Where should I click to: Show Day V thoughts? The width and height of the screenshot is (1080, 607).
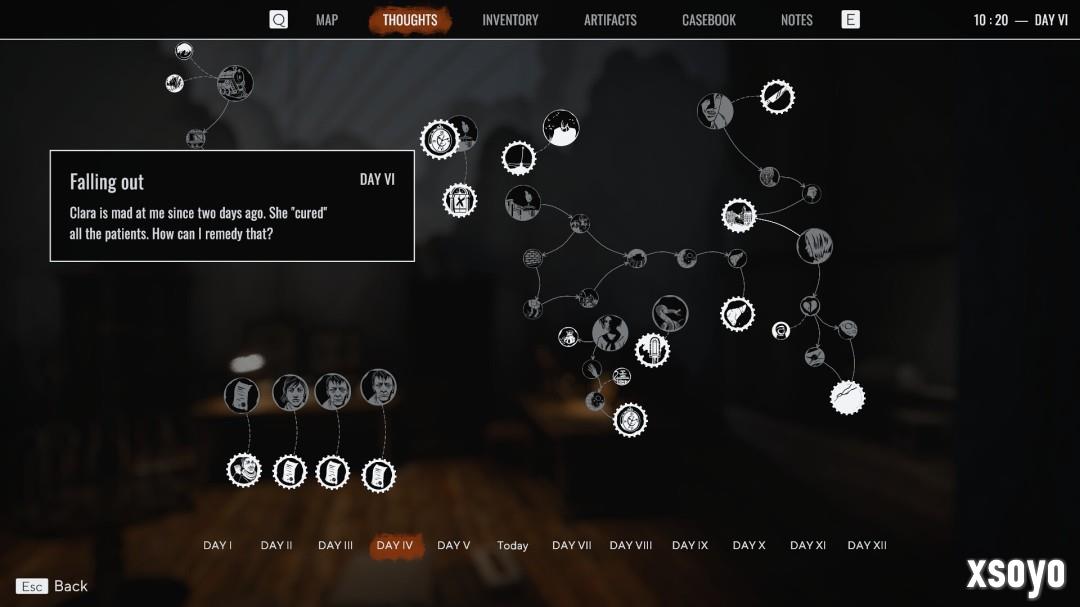tap(453, 546)
